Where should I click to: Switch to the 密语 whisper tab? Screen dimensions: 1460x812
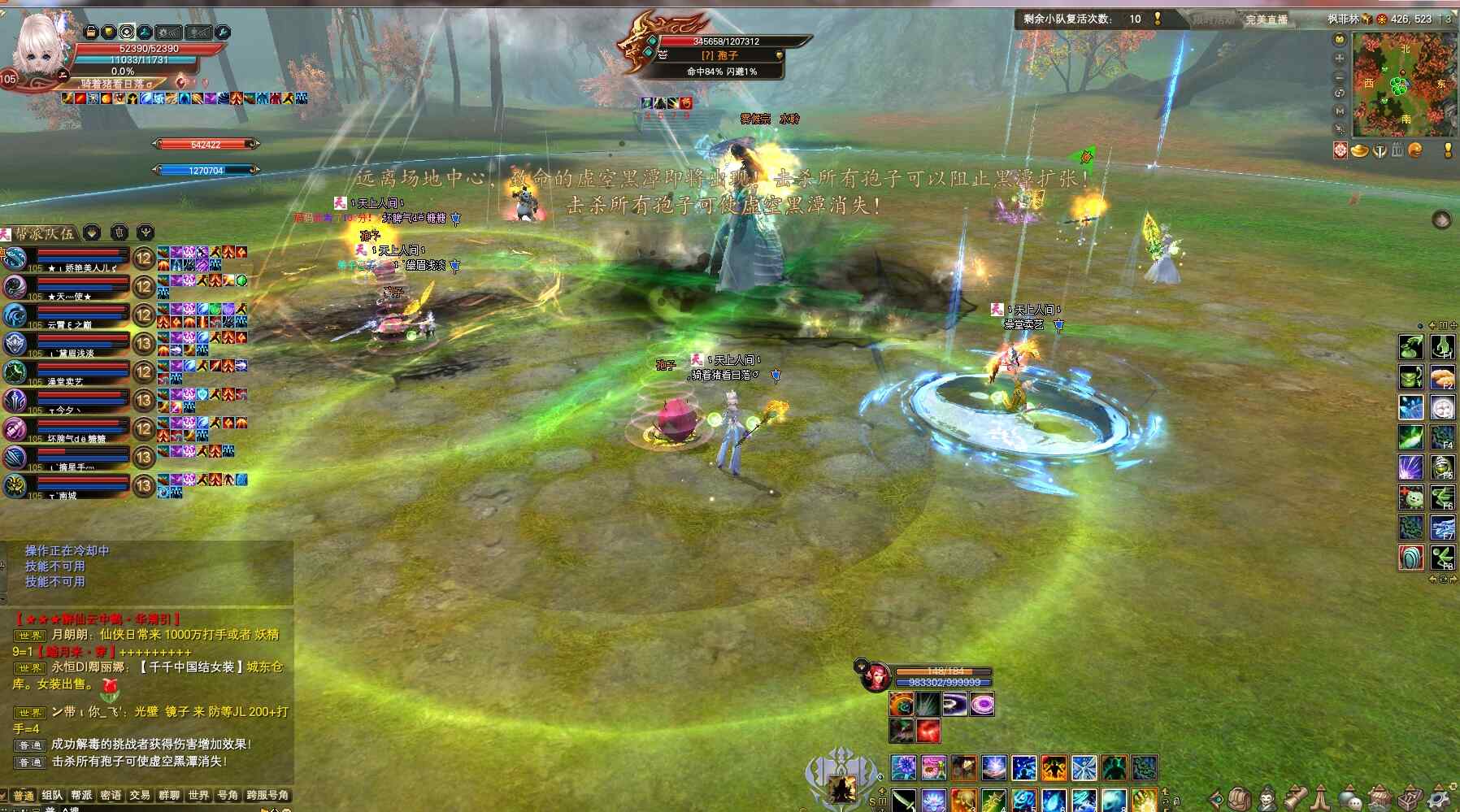point(111,795)
